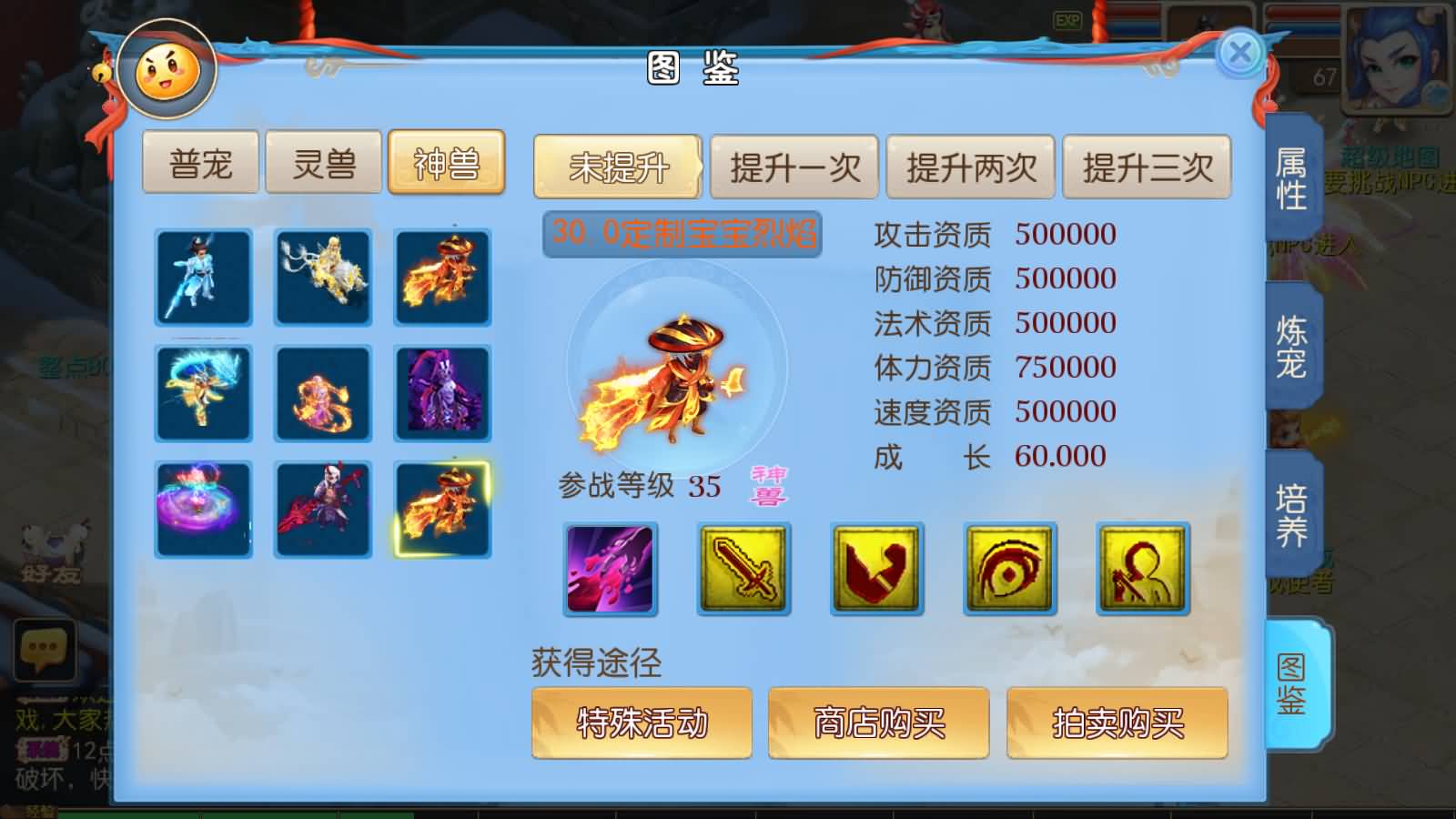Select the red eye skill icon
The height and width of the screenshot is (819, 1456).
coord(1009,567)
